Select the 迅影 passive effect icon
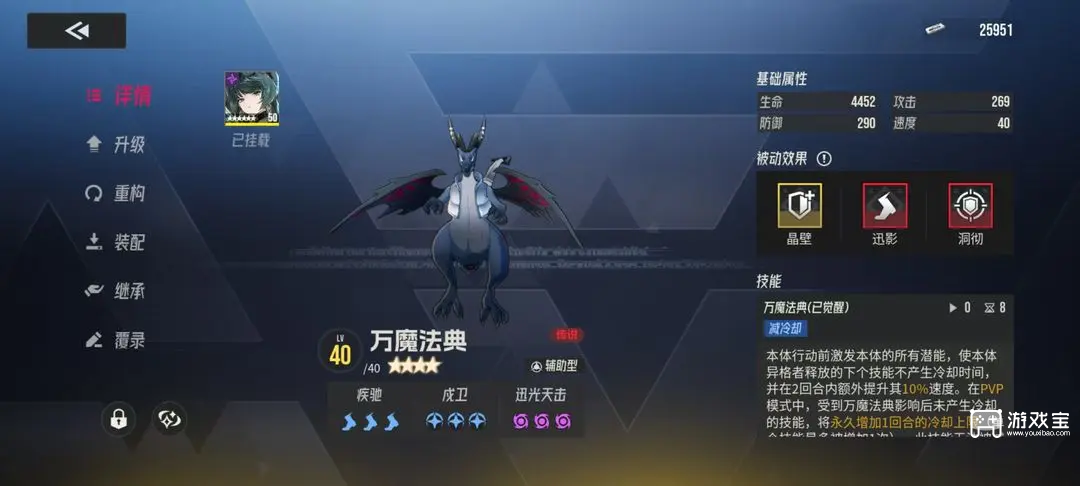The height and width of the screenshot is (486, 1080). [x=885, y=206]
